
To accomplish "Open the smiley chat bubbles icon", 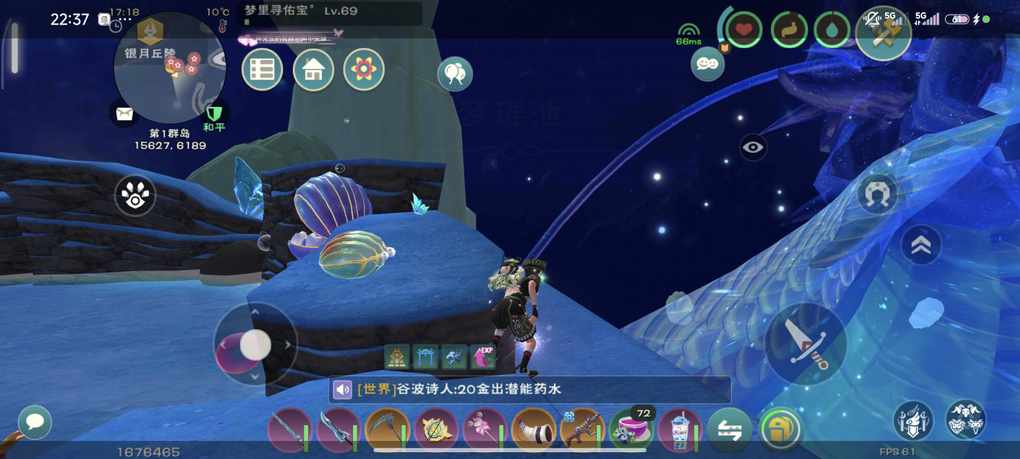I will pyautogui.click(x=707, y=63).
